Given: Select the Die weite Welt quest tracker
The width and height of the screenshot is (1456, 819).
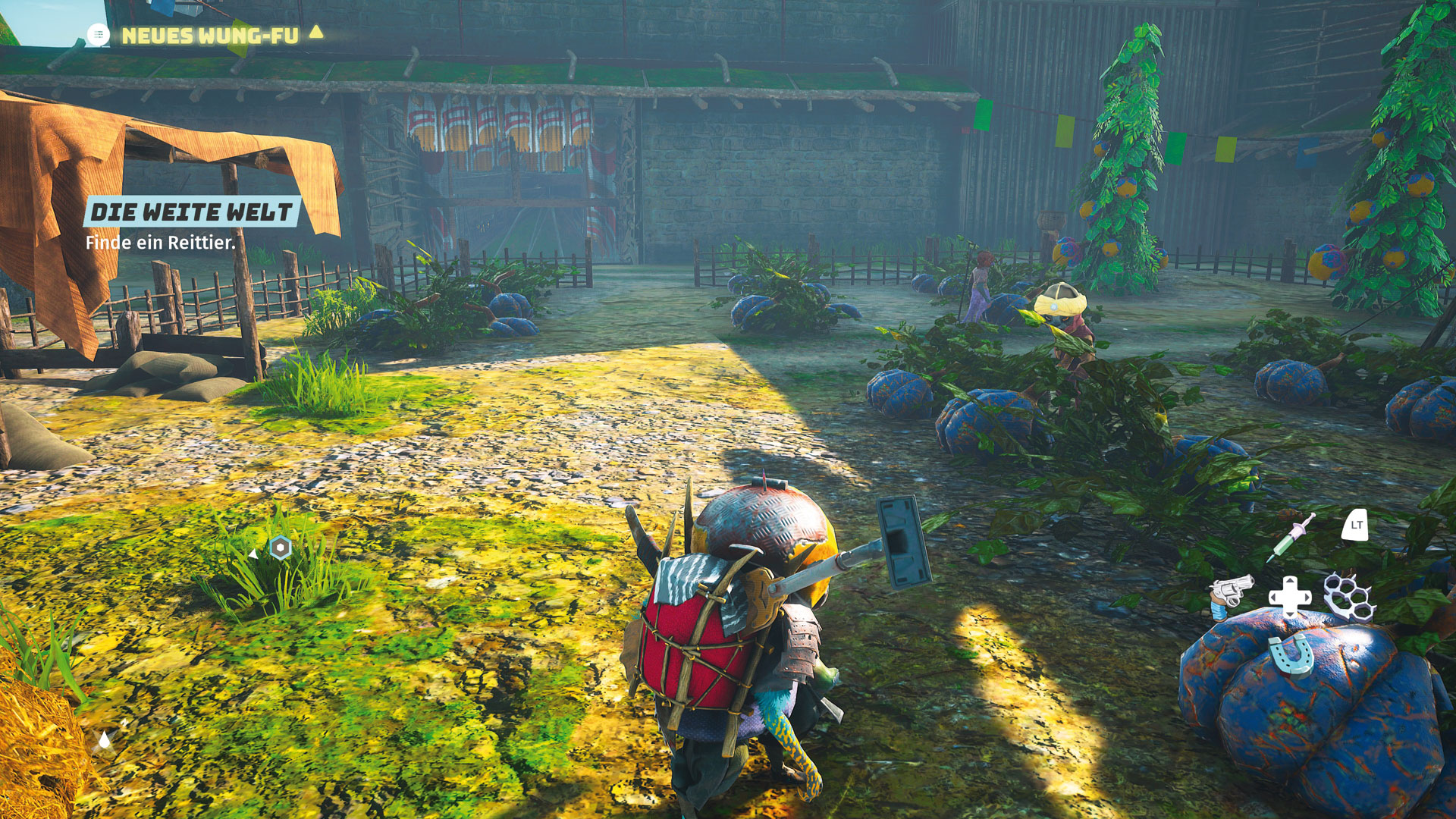Looking at the screenshot, I should pos(191,212).
